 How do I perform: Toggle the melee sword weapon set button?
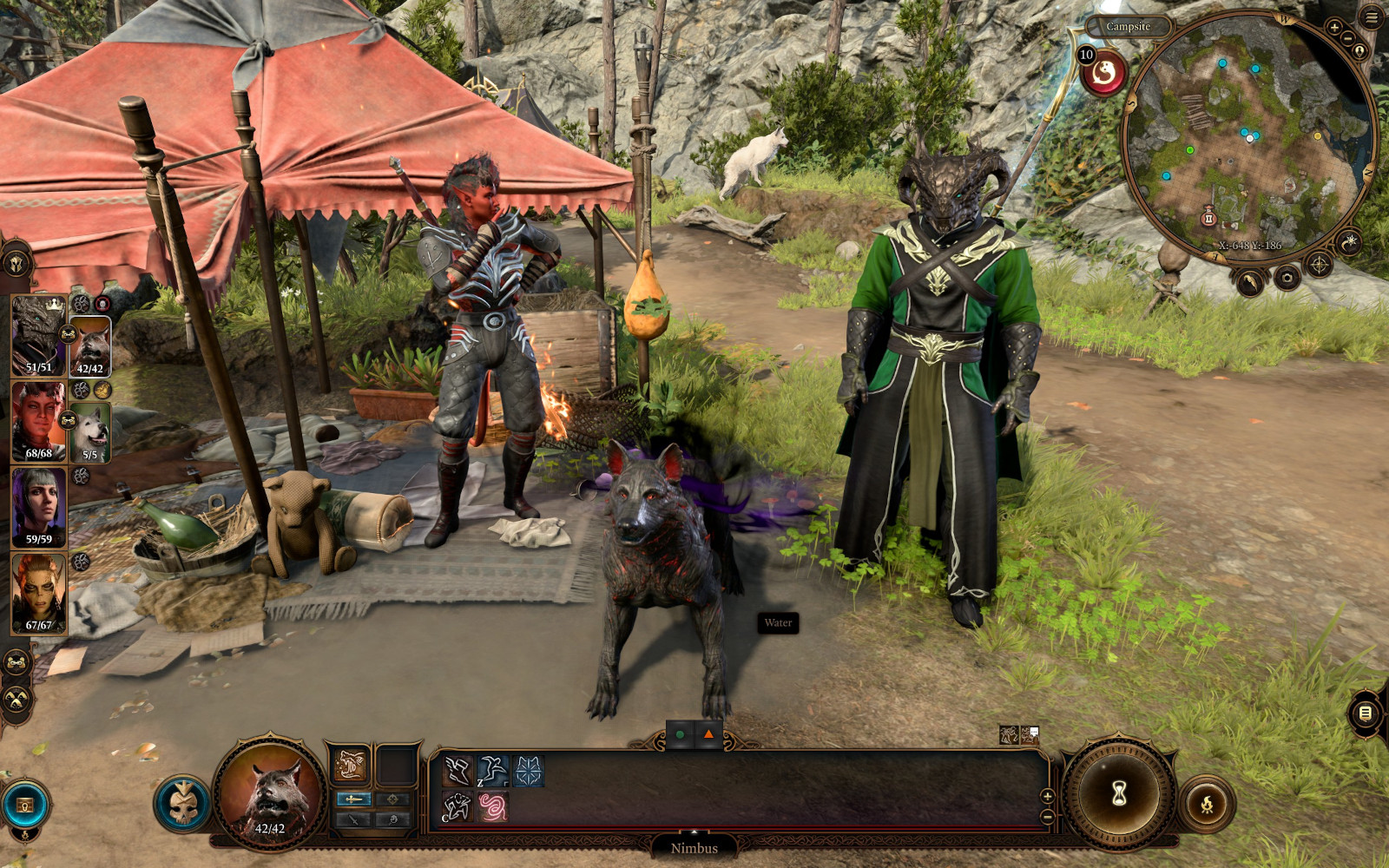pyautogui.click(x=352, y=799)
